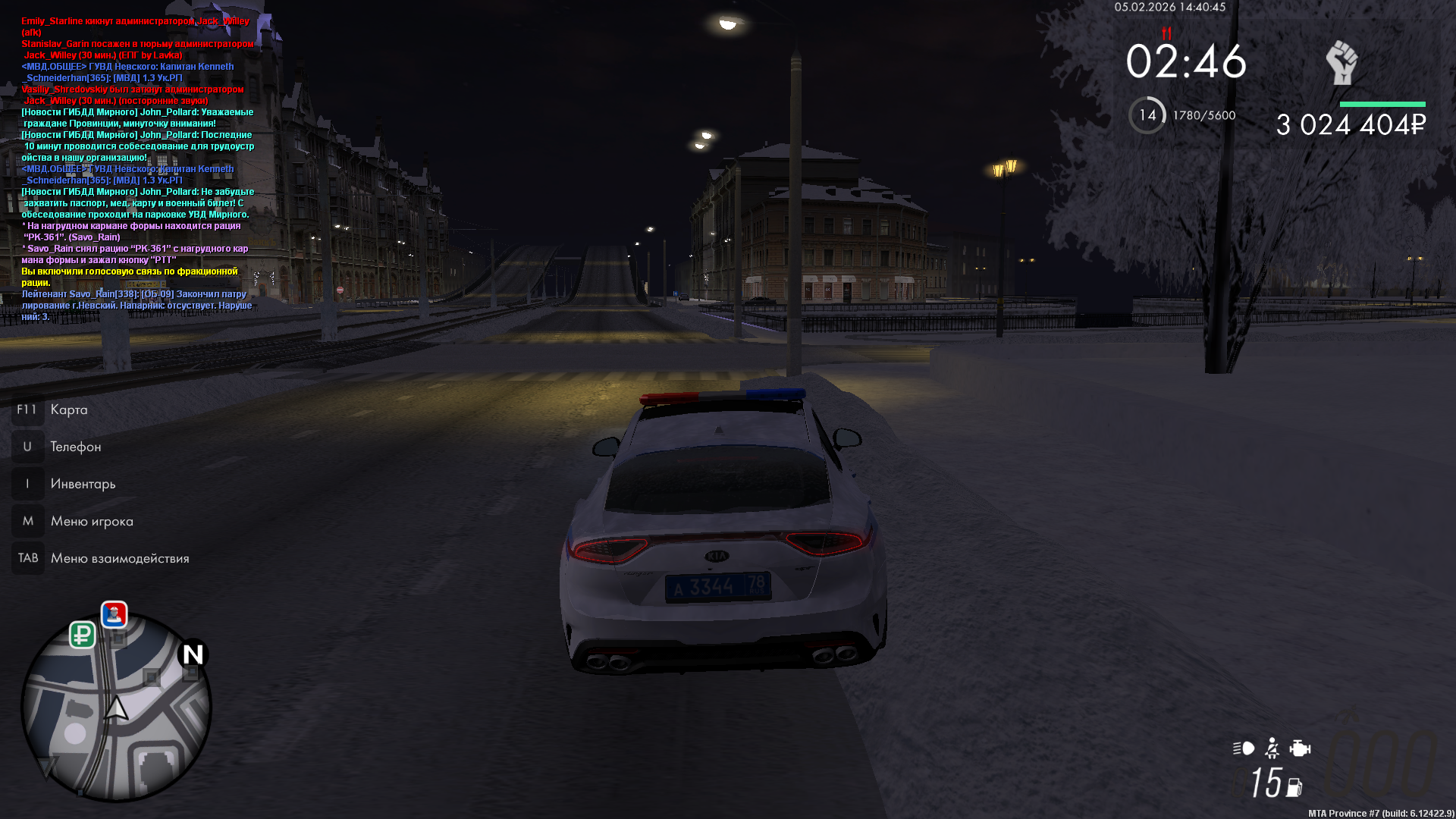The width and height of the screenshot is (1456, 819).
Task: Click the raised fist icon
Action: pos(1341,62)
